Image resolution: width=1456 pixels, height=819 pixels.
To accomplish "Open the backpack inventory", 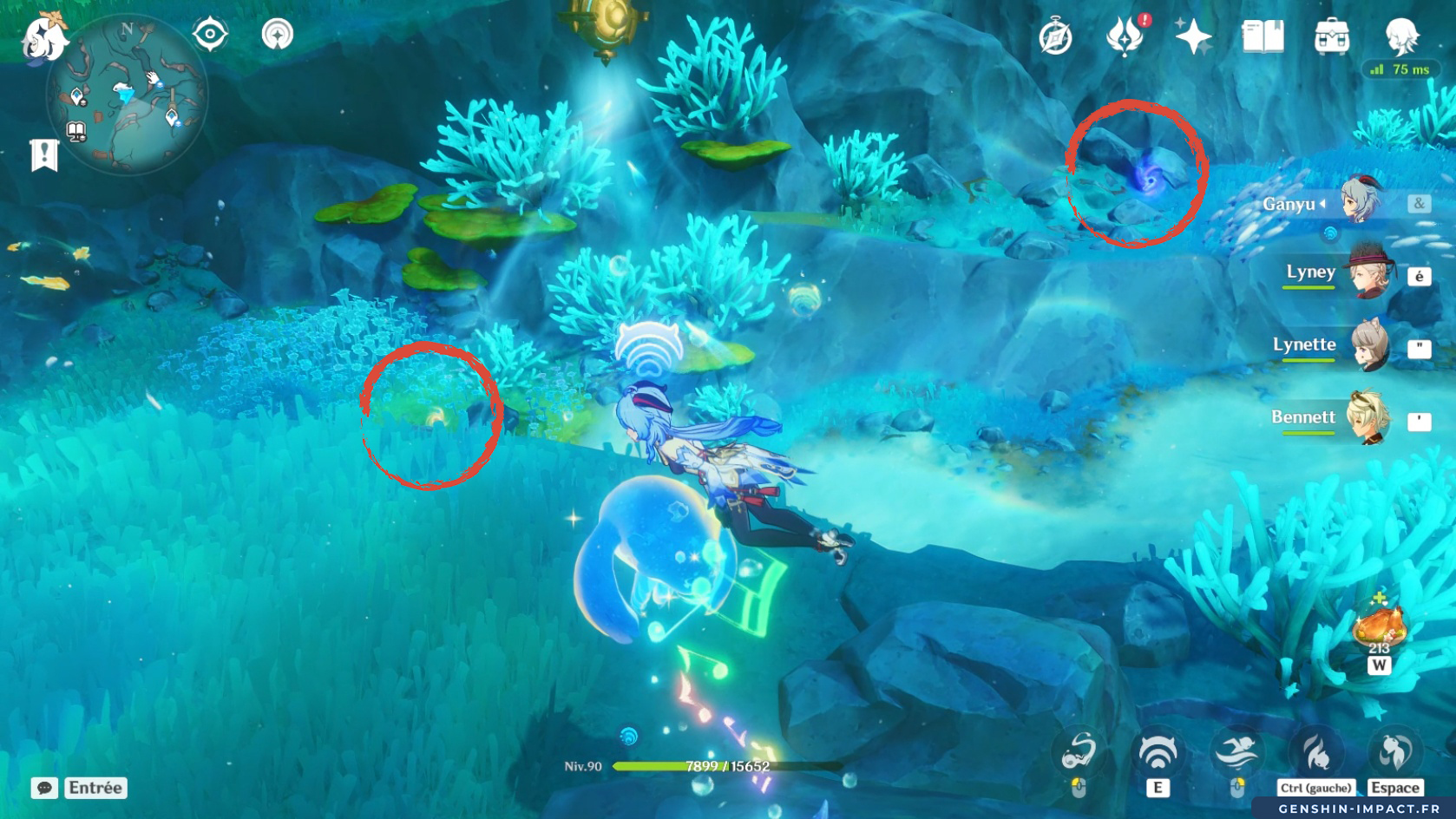I will pos(1332,37).
